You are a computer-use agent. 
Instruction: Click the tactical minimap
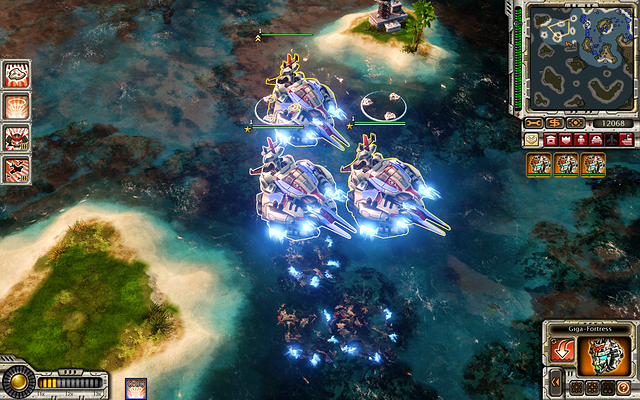pos(580,57)
